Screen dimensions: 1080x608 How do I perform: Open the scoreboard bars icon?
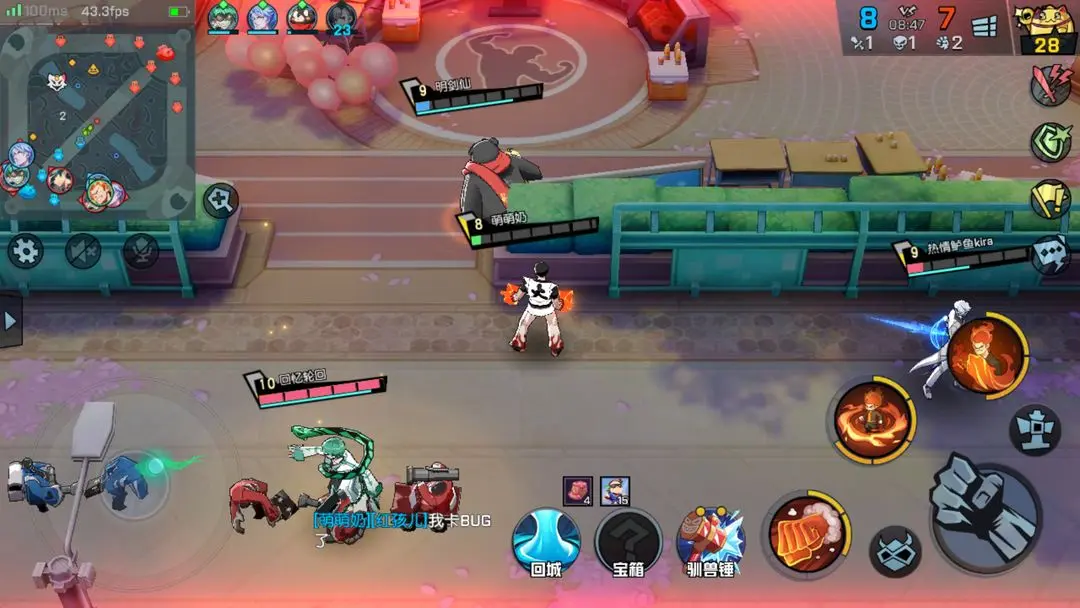pyautogui.click(x=985, y=27)
